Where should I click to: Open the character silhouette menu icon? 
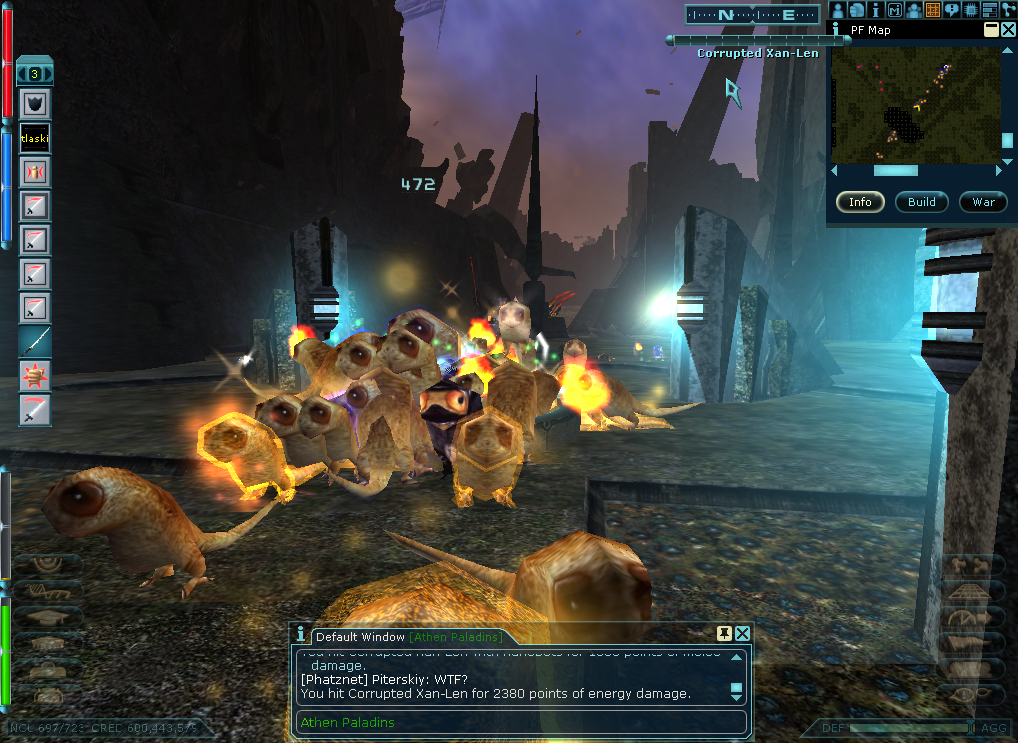tap(838, 10)
